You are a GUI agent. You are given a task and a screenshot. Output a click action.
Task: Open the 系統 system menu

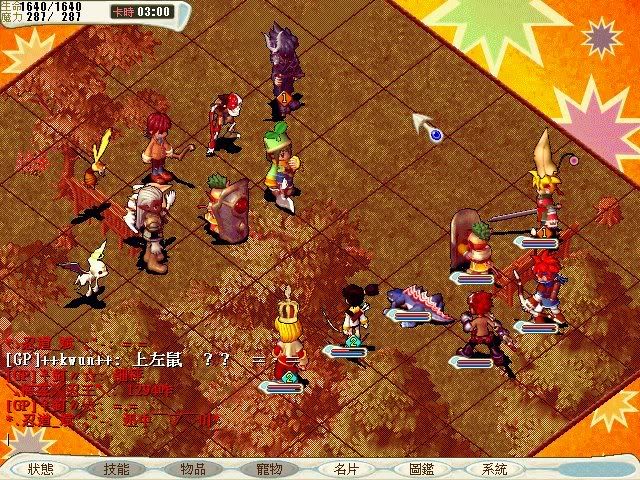click(494, 468)
